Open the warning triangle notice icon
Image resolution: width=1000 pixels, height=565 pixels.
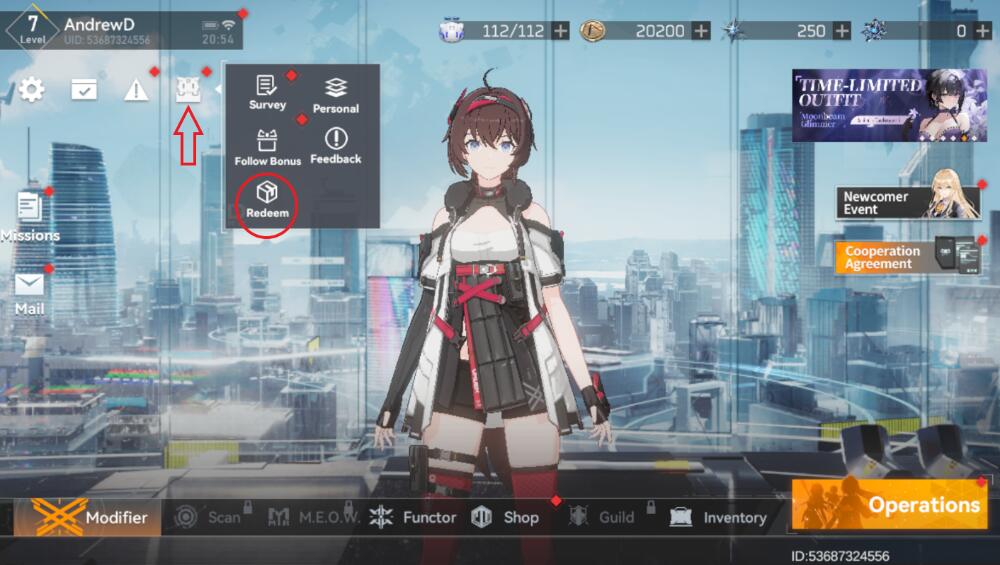coord(136,90)
